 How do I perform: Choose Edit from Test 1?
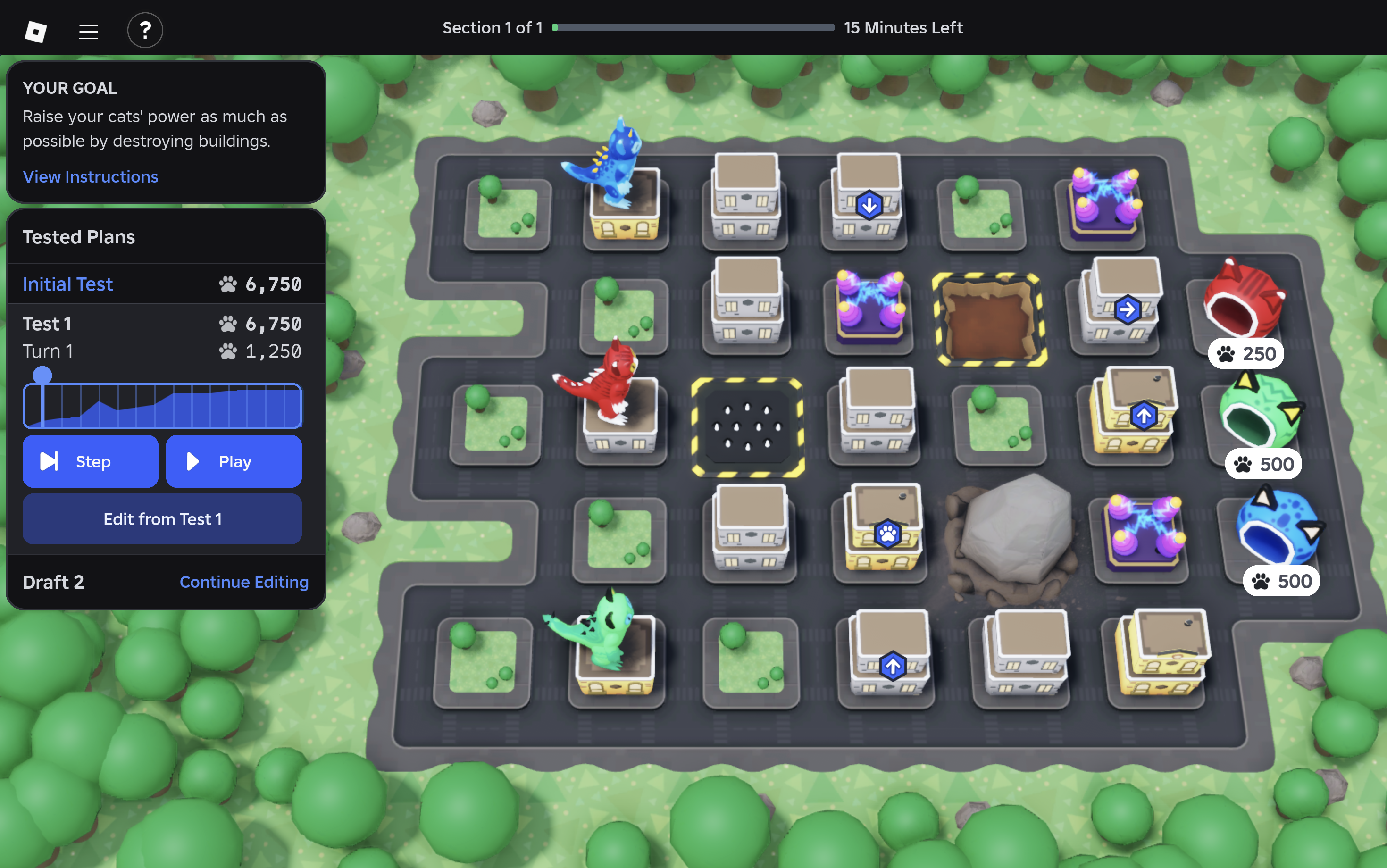(x=162, y=519)
